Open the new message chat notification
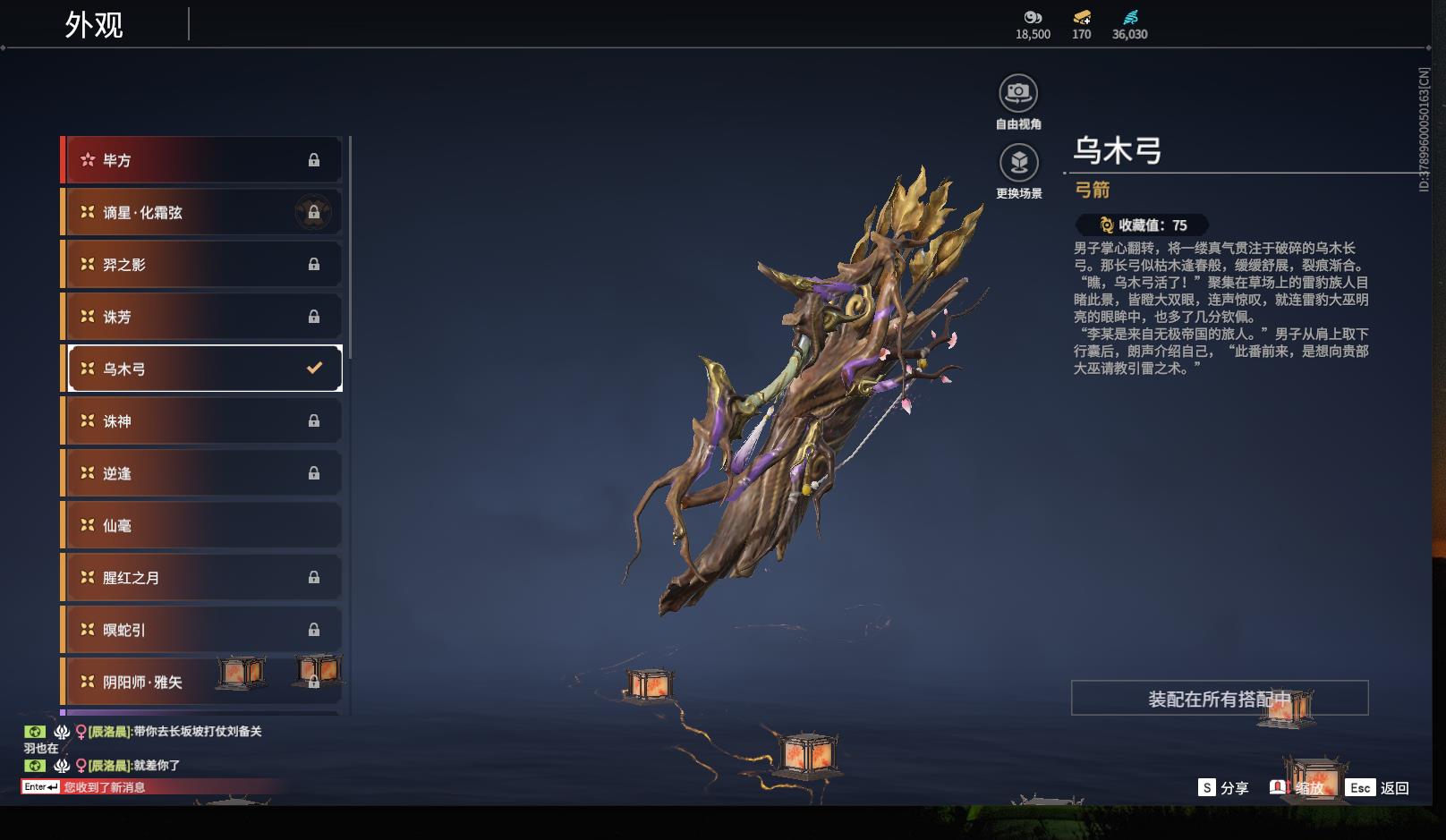Viewport: 1446px width, 840px height. 103,787
